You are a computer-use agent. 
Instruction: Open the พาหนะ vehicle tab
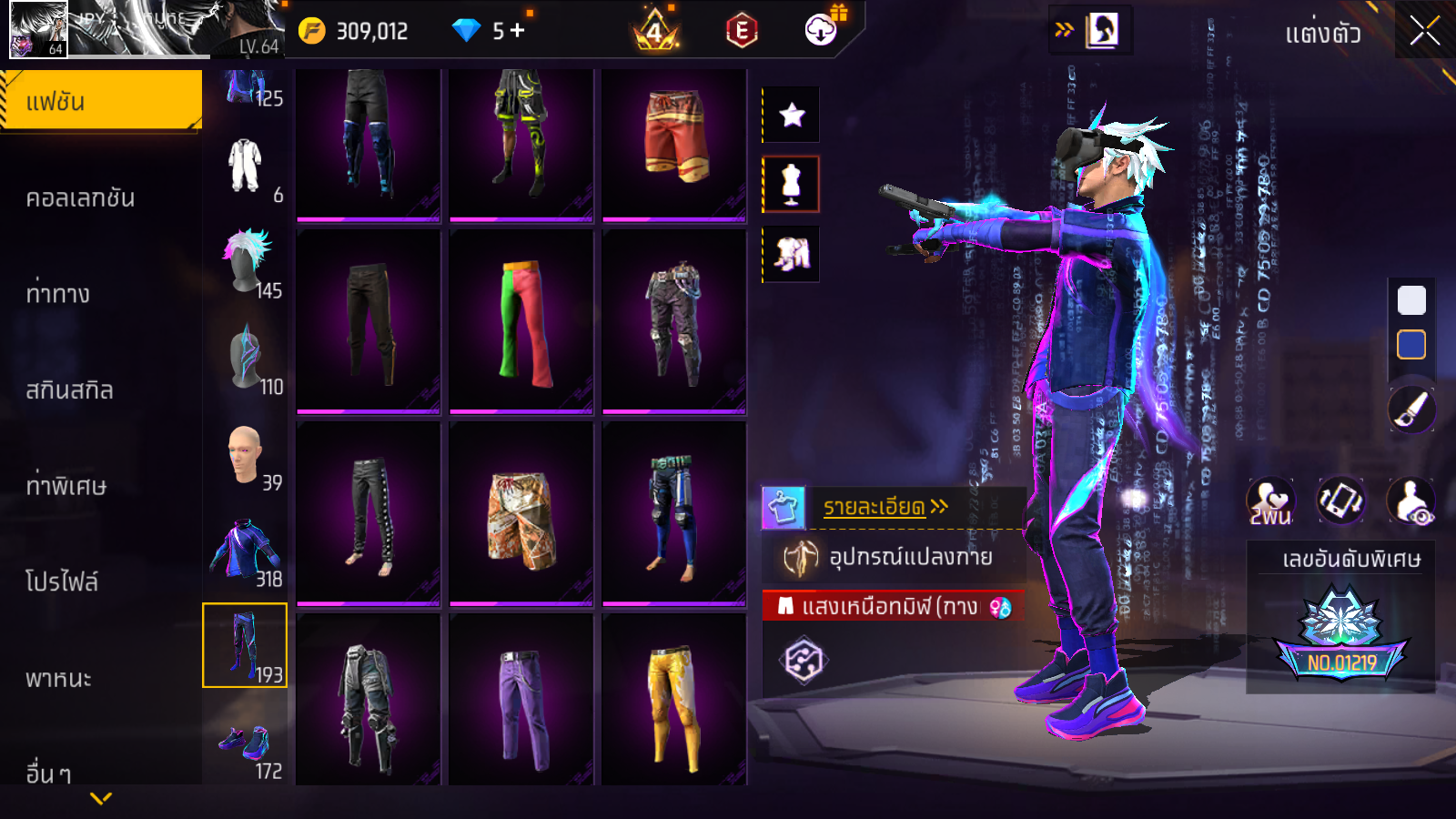point(59,678)
